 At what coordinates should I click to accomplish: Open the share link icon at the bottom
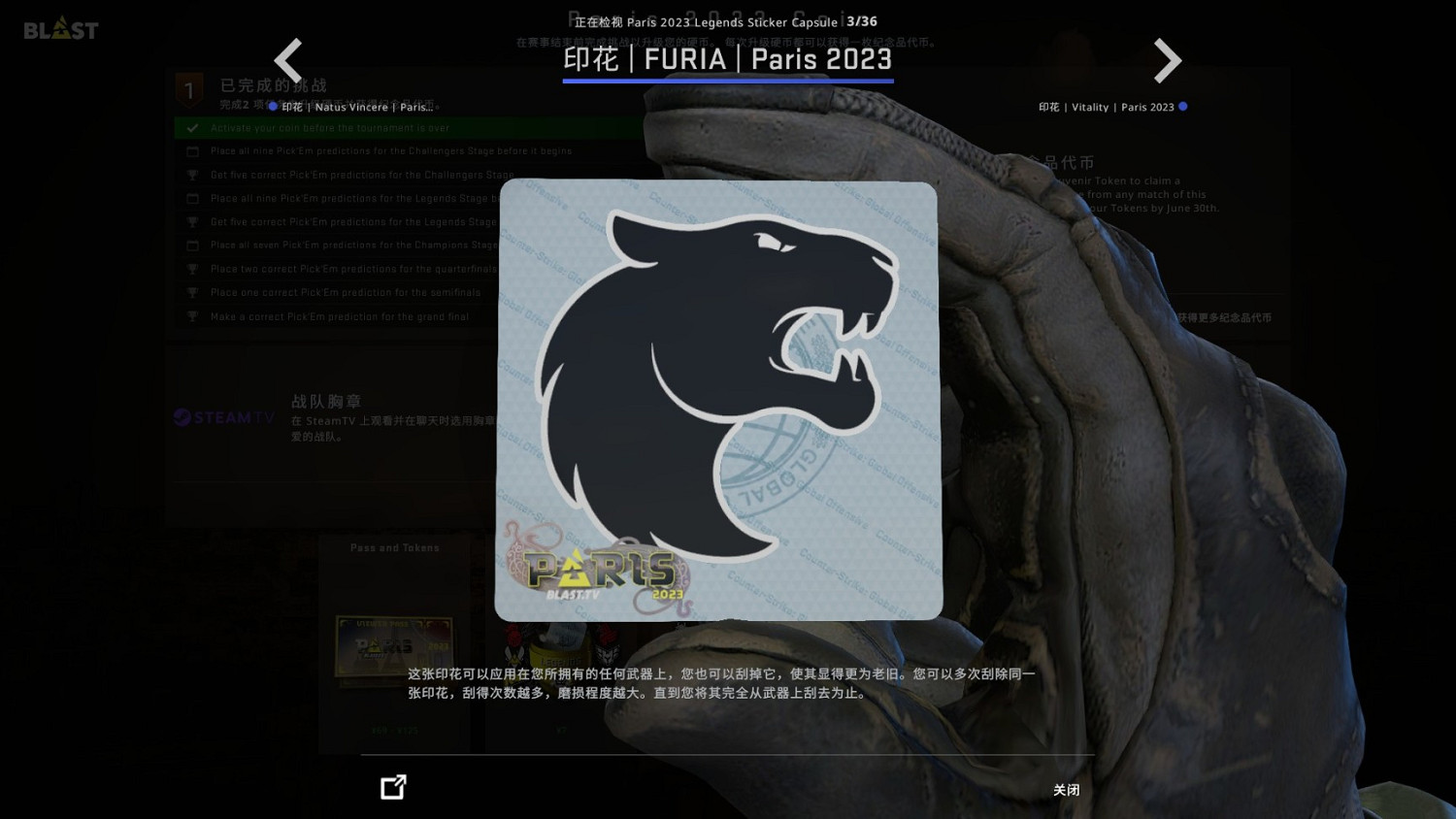click(393, 787)
